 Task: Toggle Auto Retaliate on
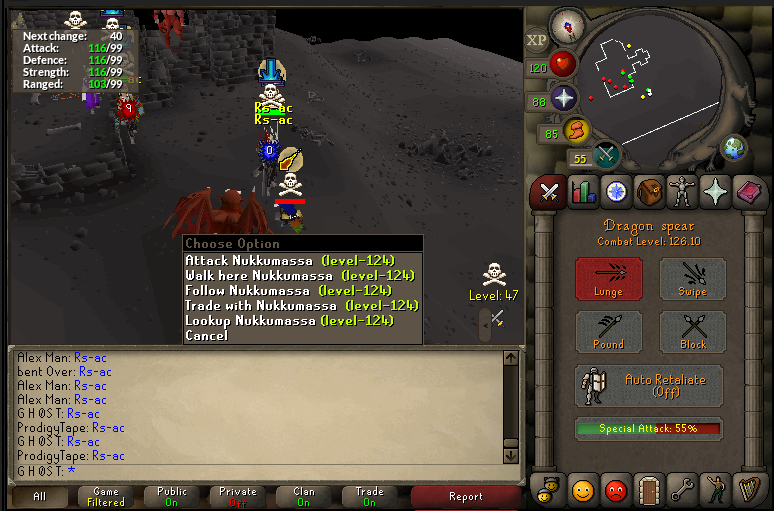pyautogui.click(x=649, y=386)
